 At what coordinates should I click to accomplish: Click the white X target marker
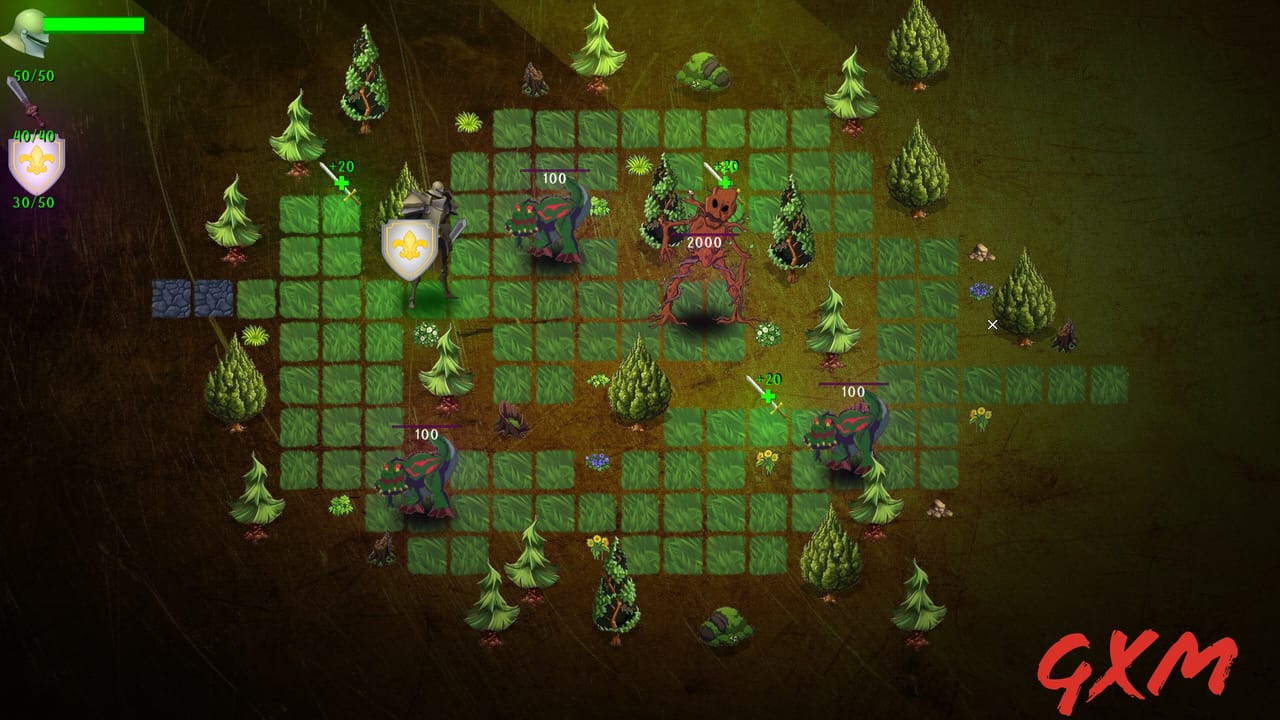click(x=992, y=324)
